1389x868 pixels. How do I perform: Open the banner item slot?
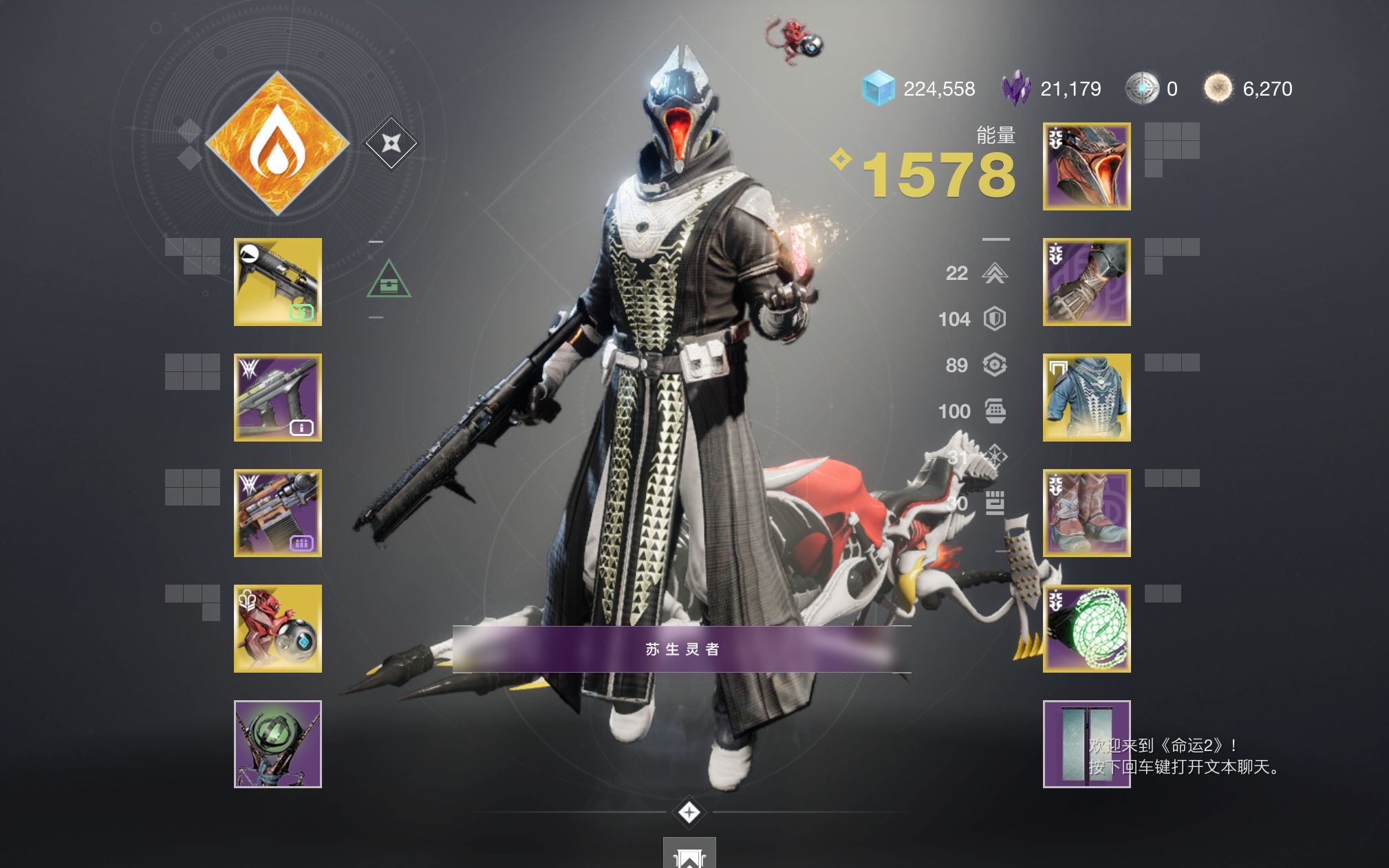coord(1086,744)
